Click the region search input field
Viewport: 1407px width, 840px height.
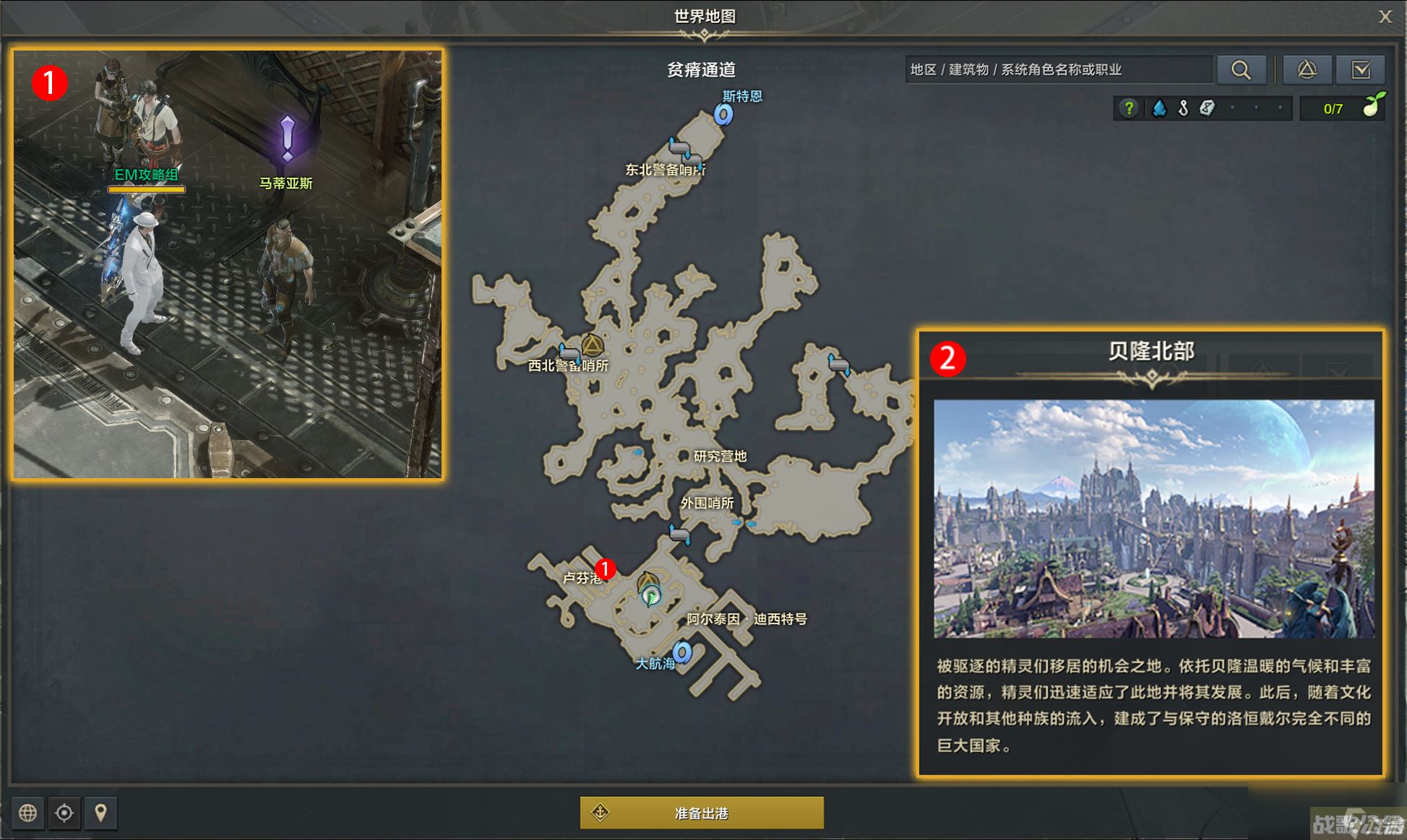pos(1059,69)
